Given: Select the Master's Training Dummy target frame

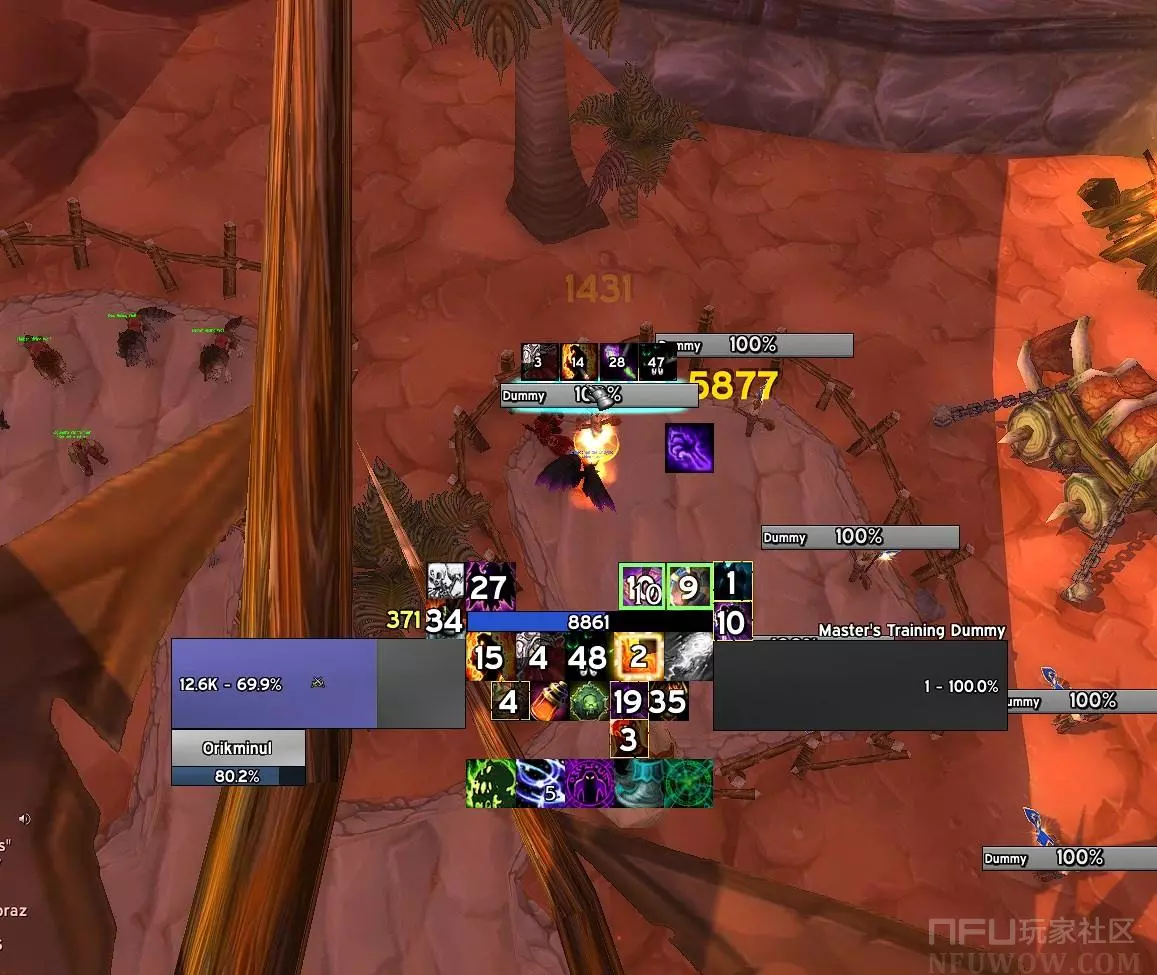Looking at the screenshot, I should coord(859,685).
